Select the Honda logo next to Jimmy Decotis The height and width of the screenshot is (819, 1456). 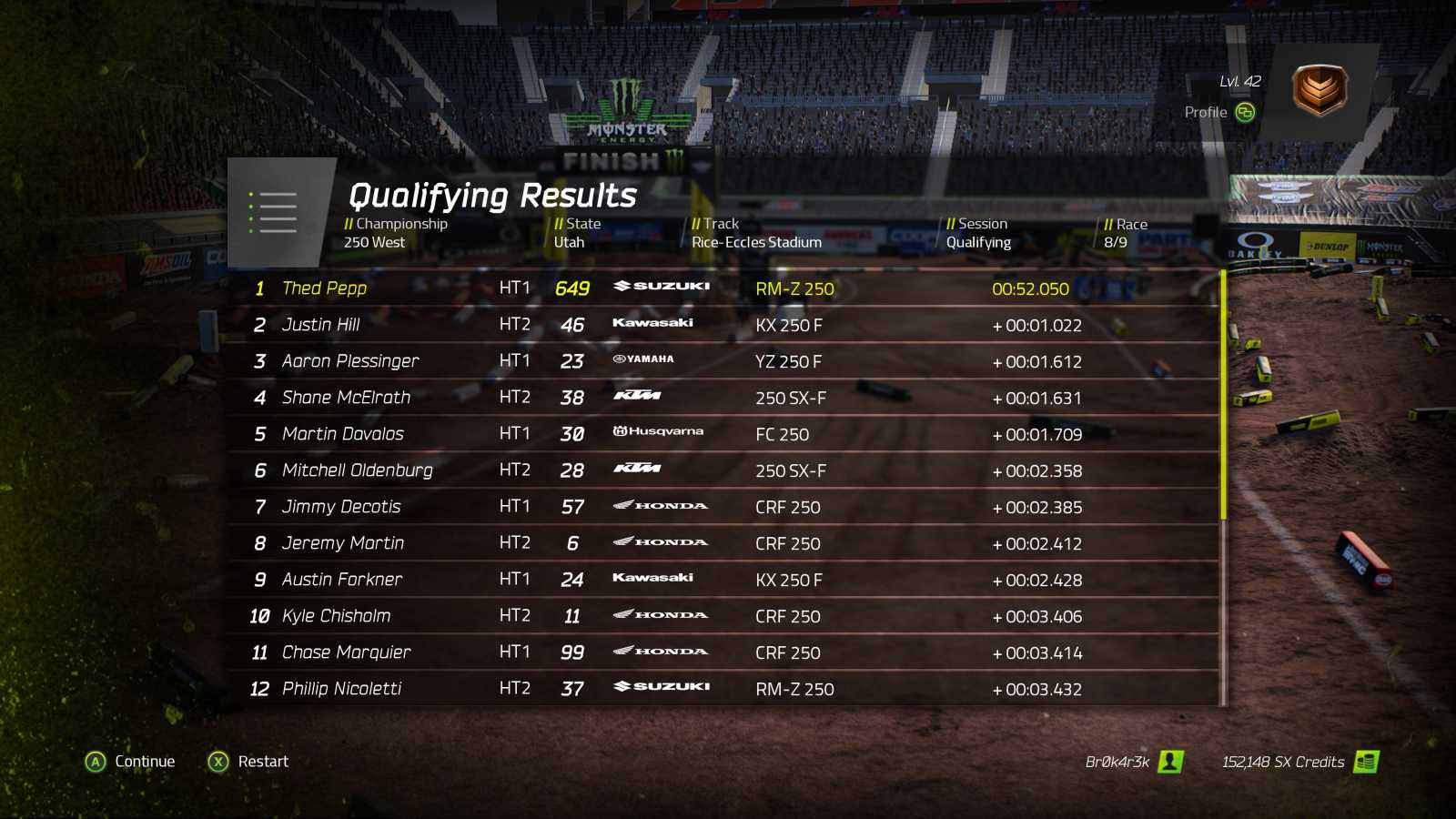[x=659, y=504]
